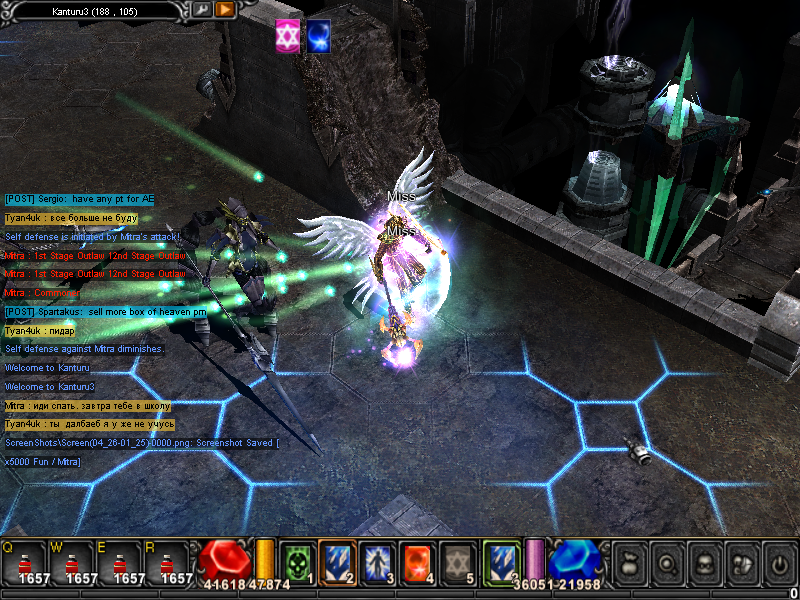Open the wrench settings button
Image resolution: width=800 pixels, height=600 pixels.
(x=202, y=9)
